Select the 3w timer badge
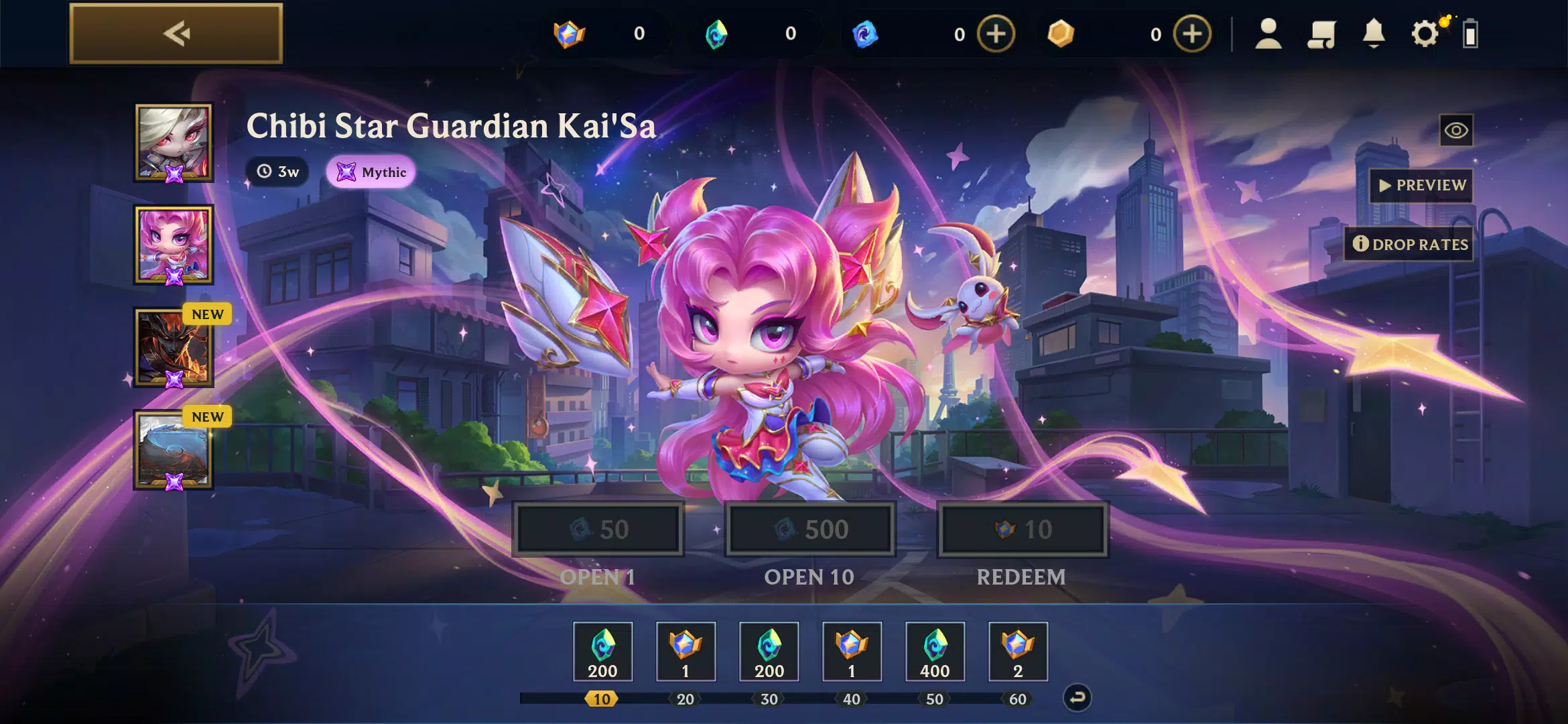The image size is (1568, 724). coord(277,172)
